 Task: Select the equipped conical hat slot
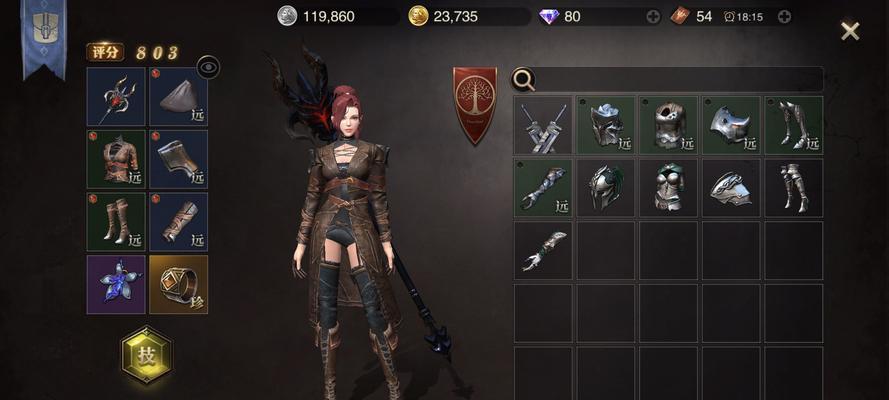click(x=178, y=97)
